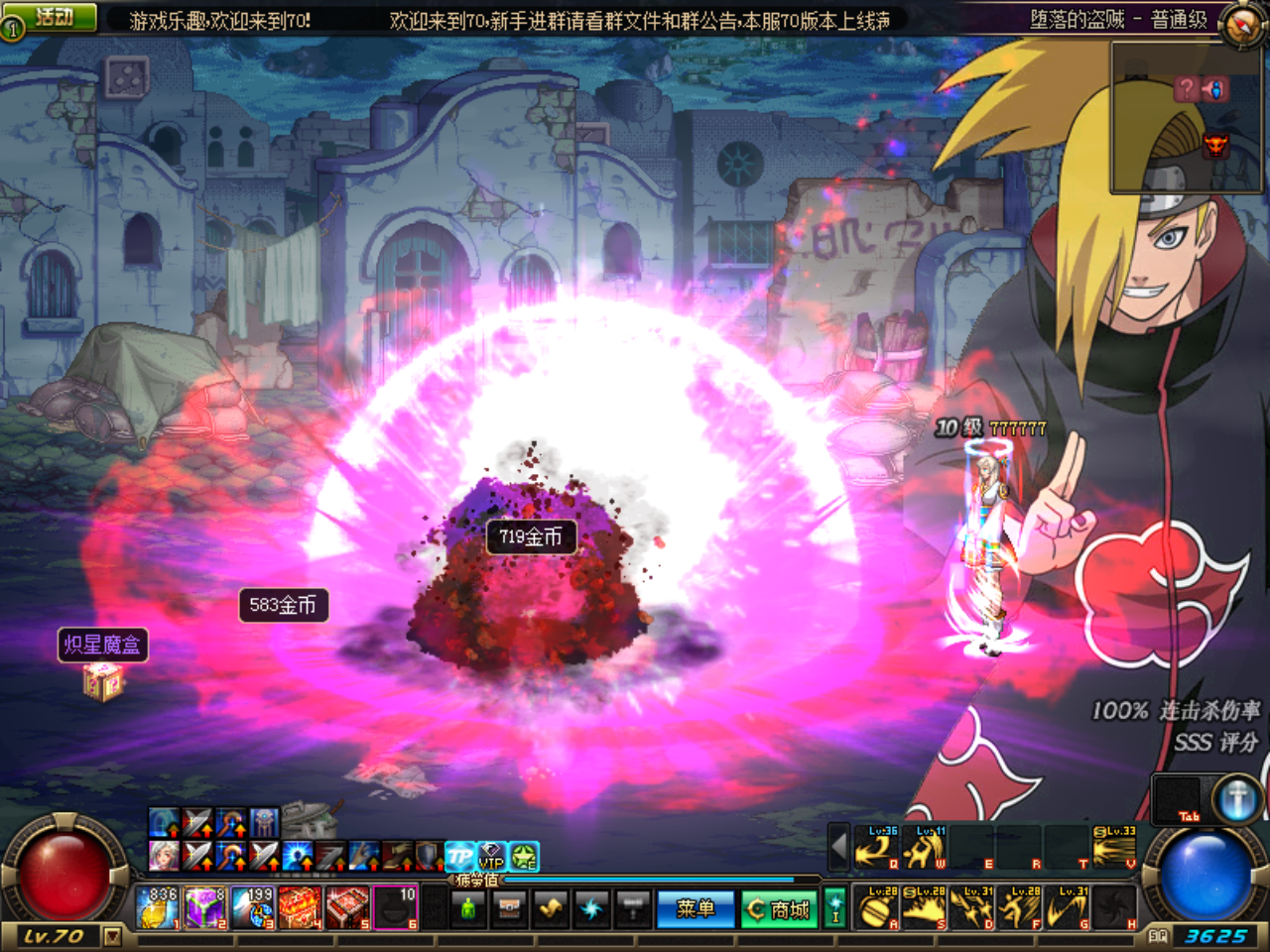Open the 活动 events button

[x=55, y=17]
